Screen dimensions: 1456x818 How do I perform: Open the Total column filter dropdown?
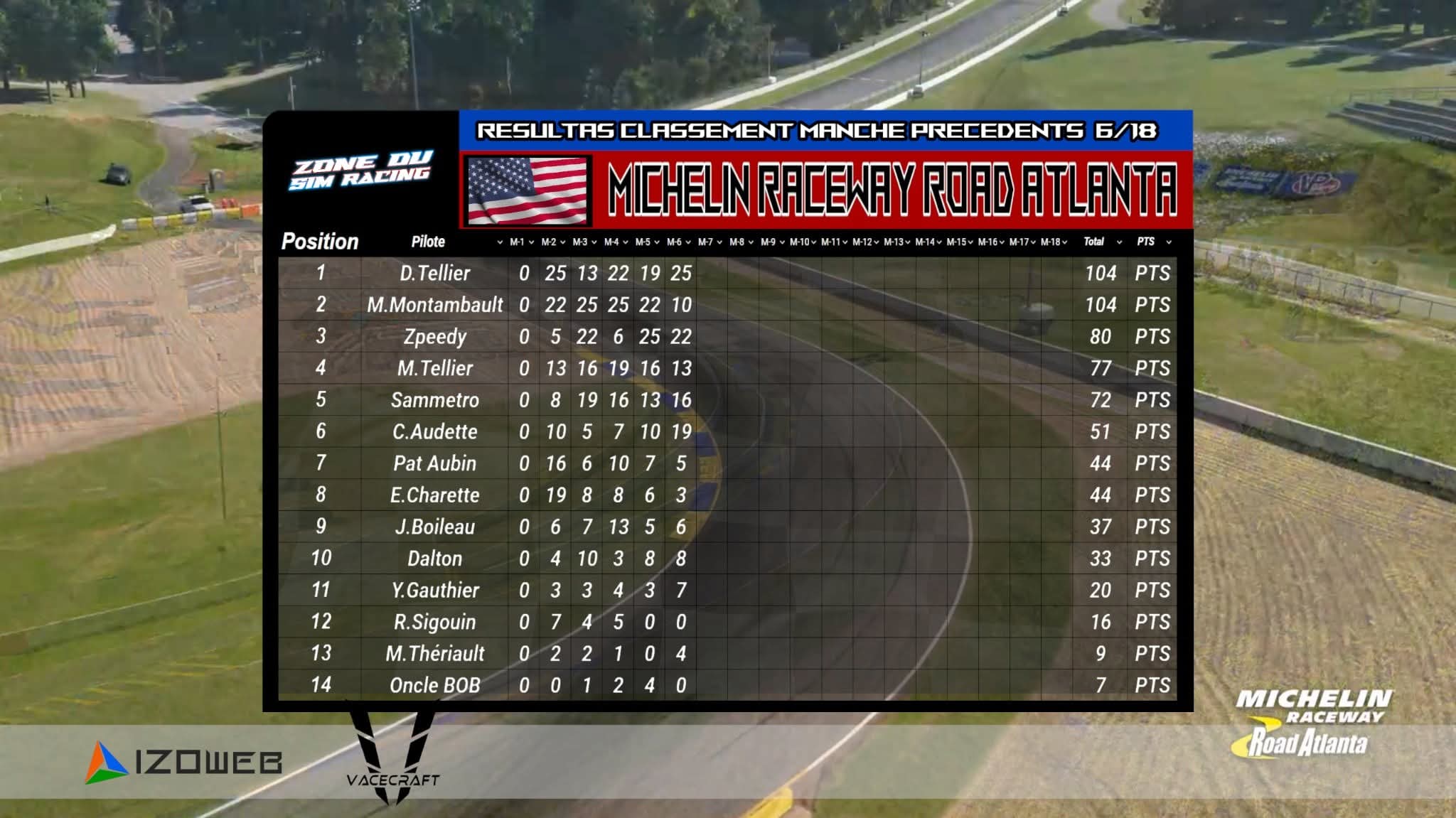point(1119,242)
